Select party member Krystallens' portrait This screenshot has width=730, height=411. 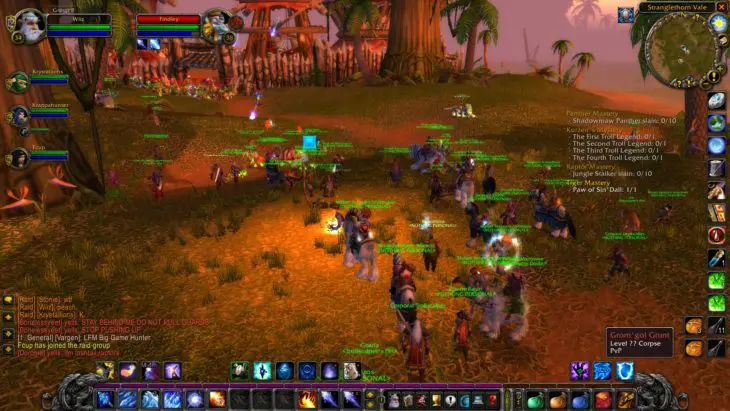(x=17, y=82)
